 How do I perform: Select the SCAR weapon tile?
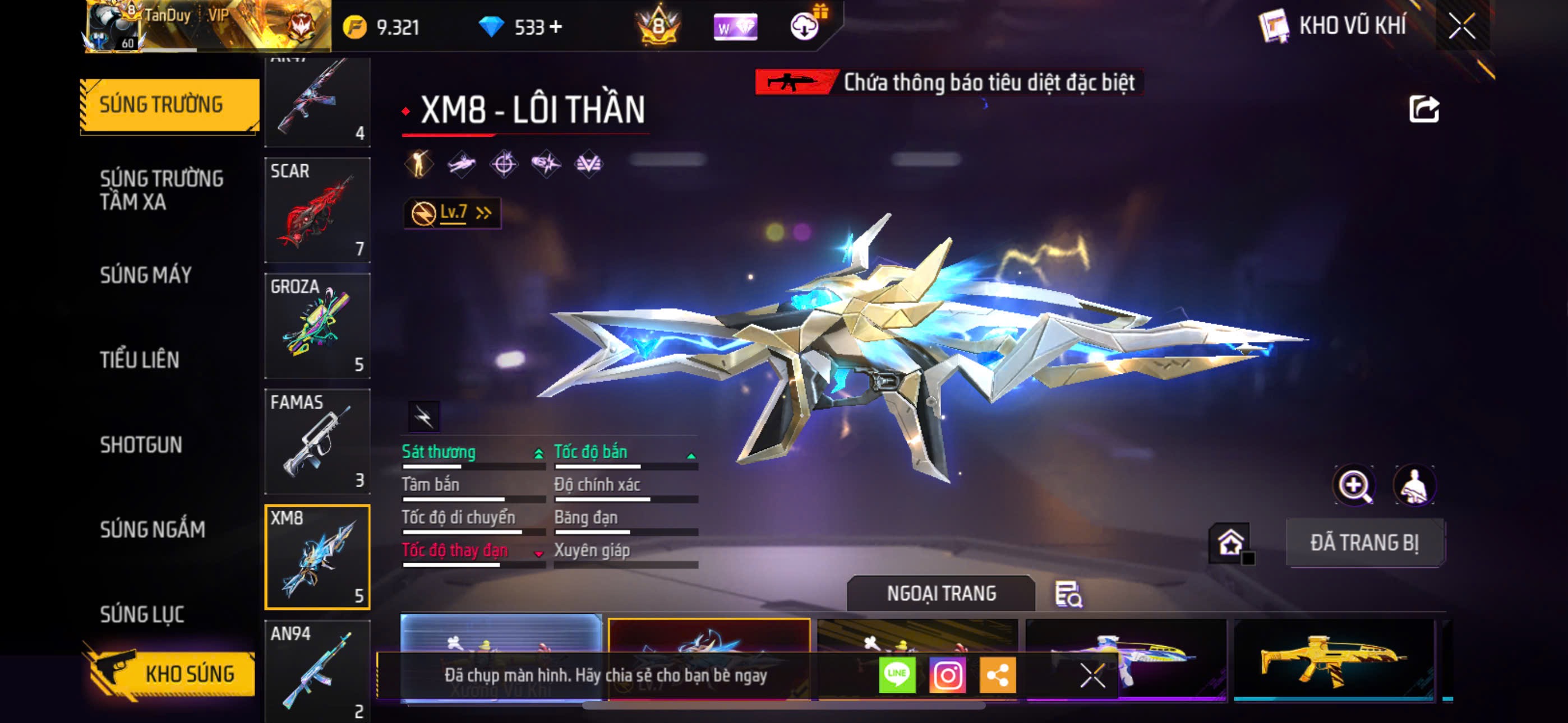click(317, 211)
